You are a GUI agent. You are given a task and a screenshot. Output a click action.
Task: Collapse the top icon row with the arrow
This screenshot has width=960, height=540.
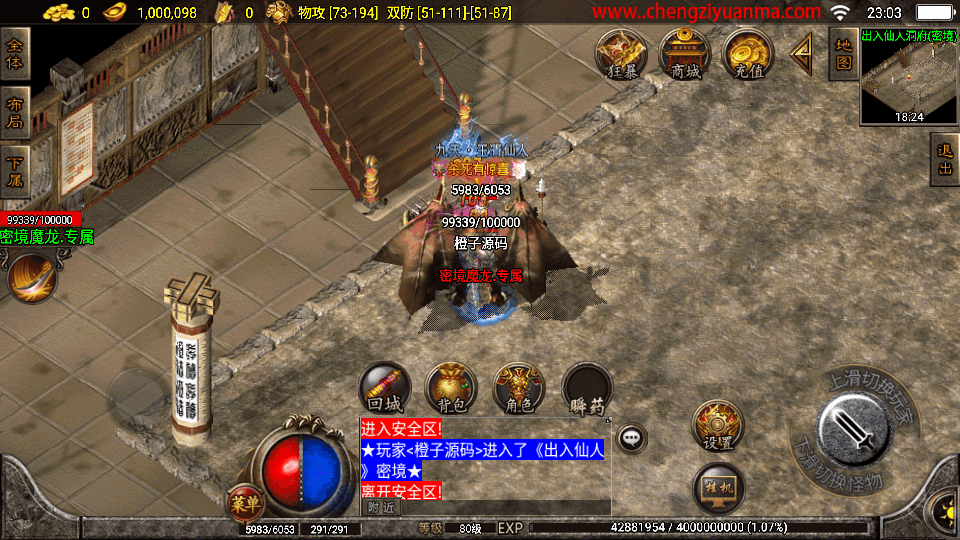pyautogui.click(x=801, y=54)
